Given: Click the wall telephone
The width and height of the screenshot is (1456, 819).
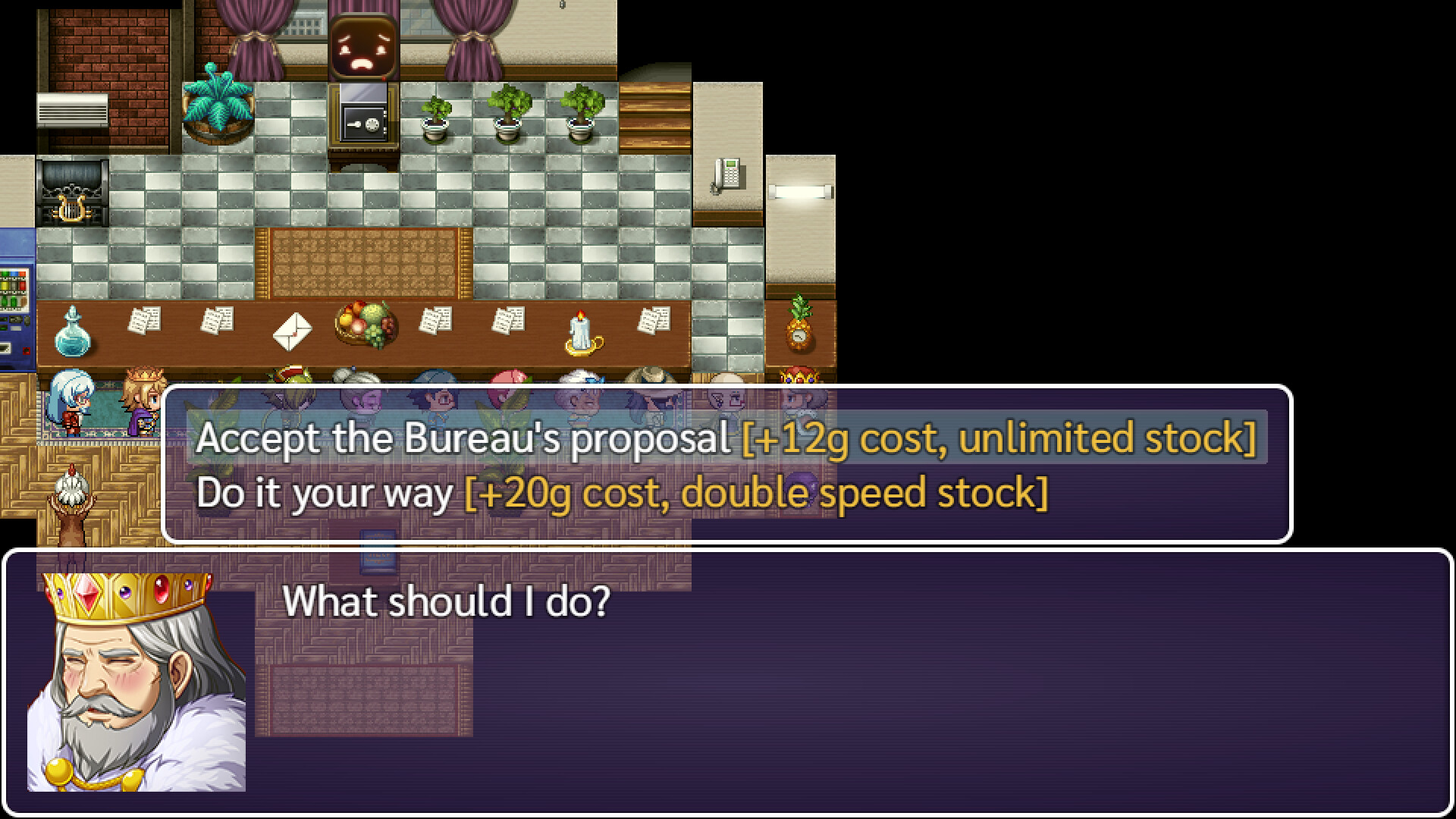Looking at the screenshot, I should 728,174.
